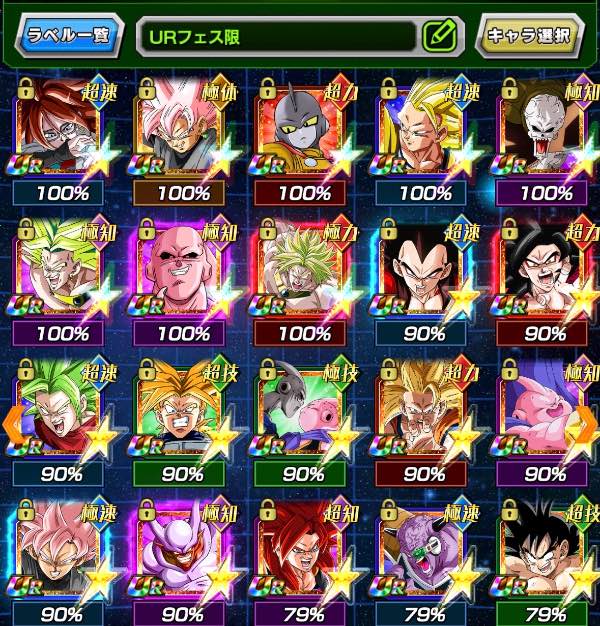Go to previous page with left arrow
Screen dimensions: 600x626
tap(11, 424)
